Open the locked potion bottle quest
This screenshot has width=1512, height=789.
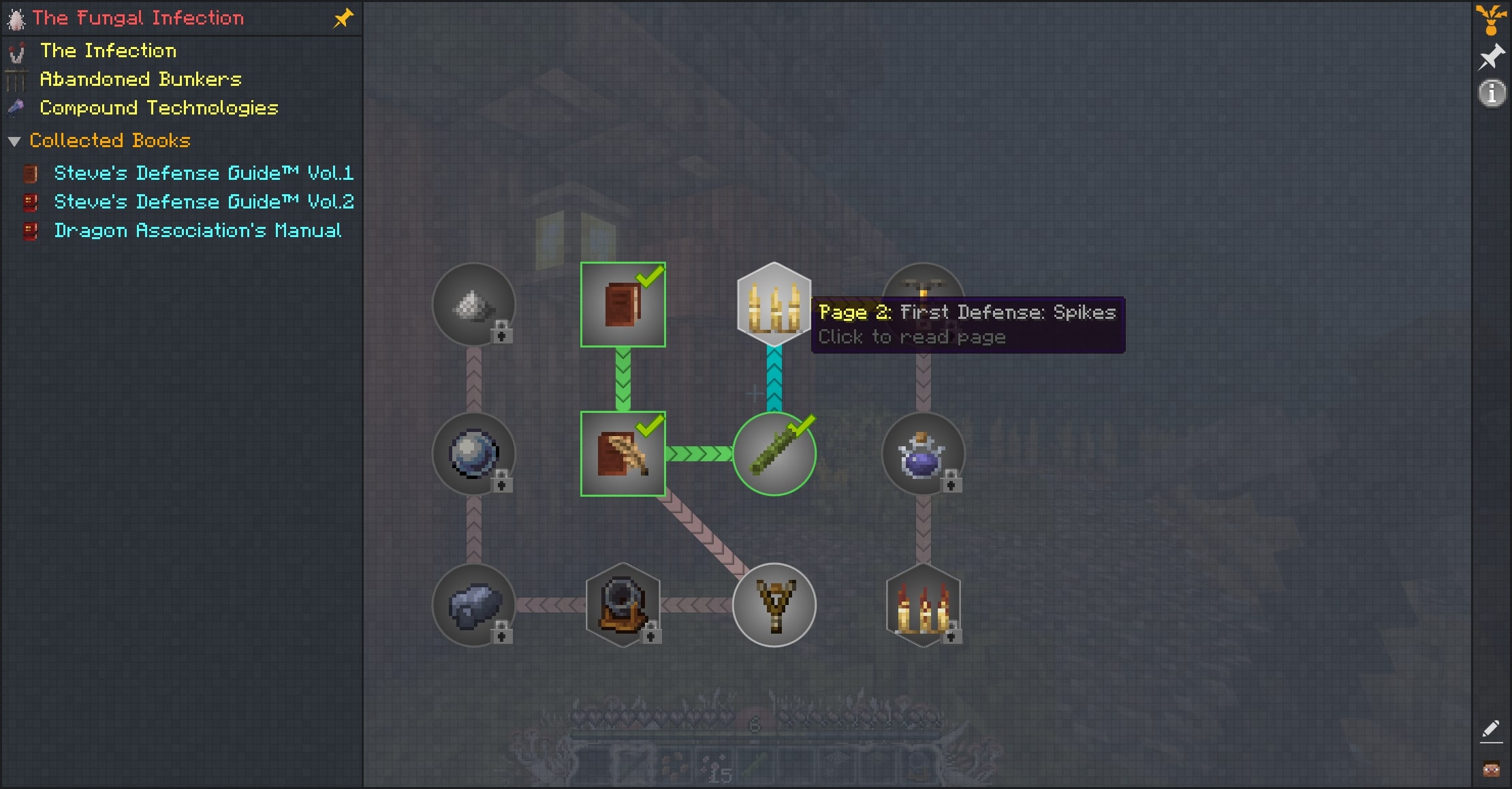point(923,454)
